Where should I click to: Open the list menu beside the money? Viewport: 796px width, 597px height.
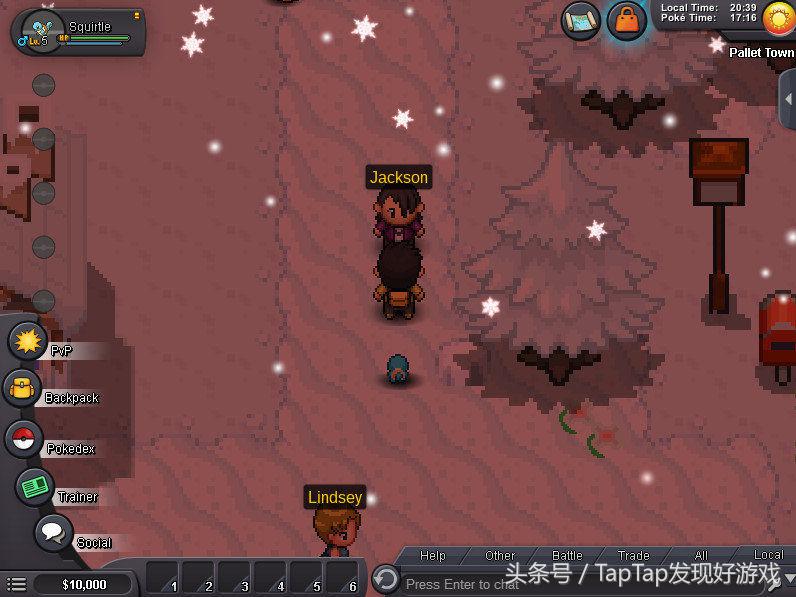(17, 584)
